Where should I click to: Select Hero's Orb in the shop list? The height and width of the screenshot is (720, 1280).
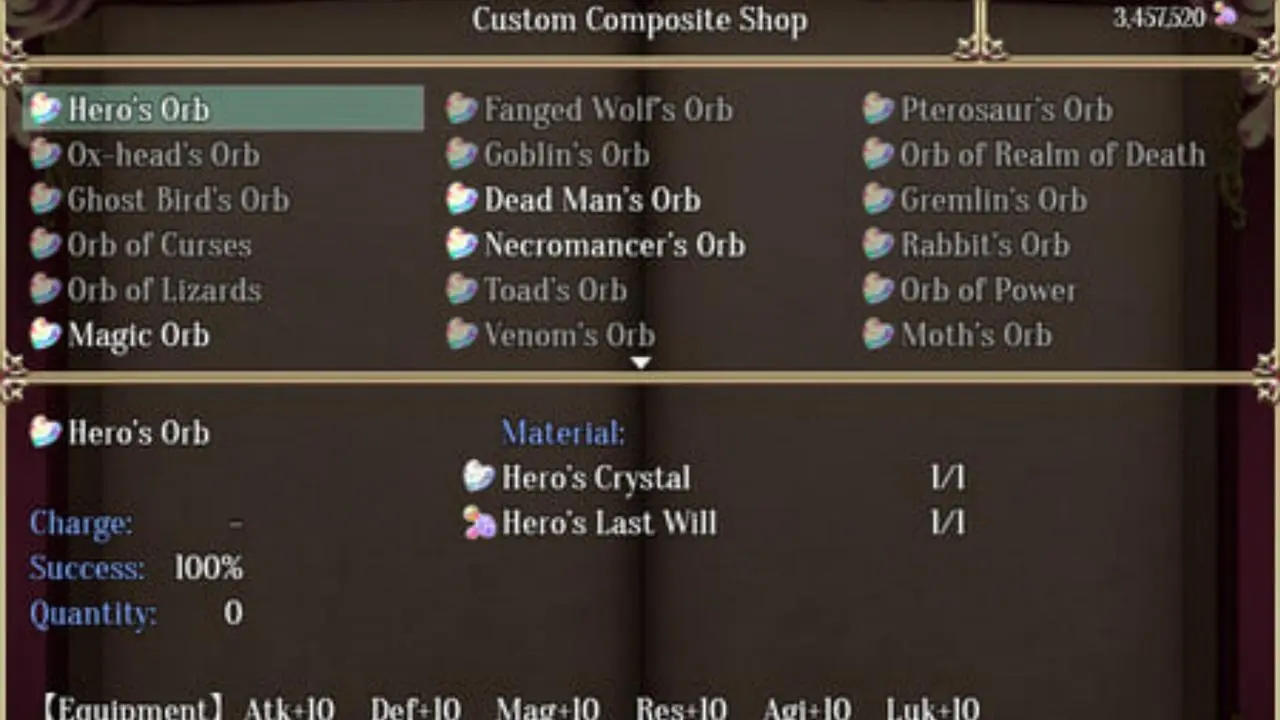(x=138, y=109)
